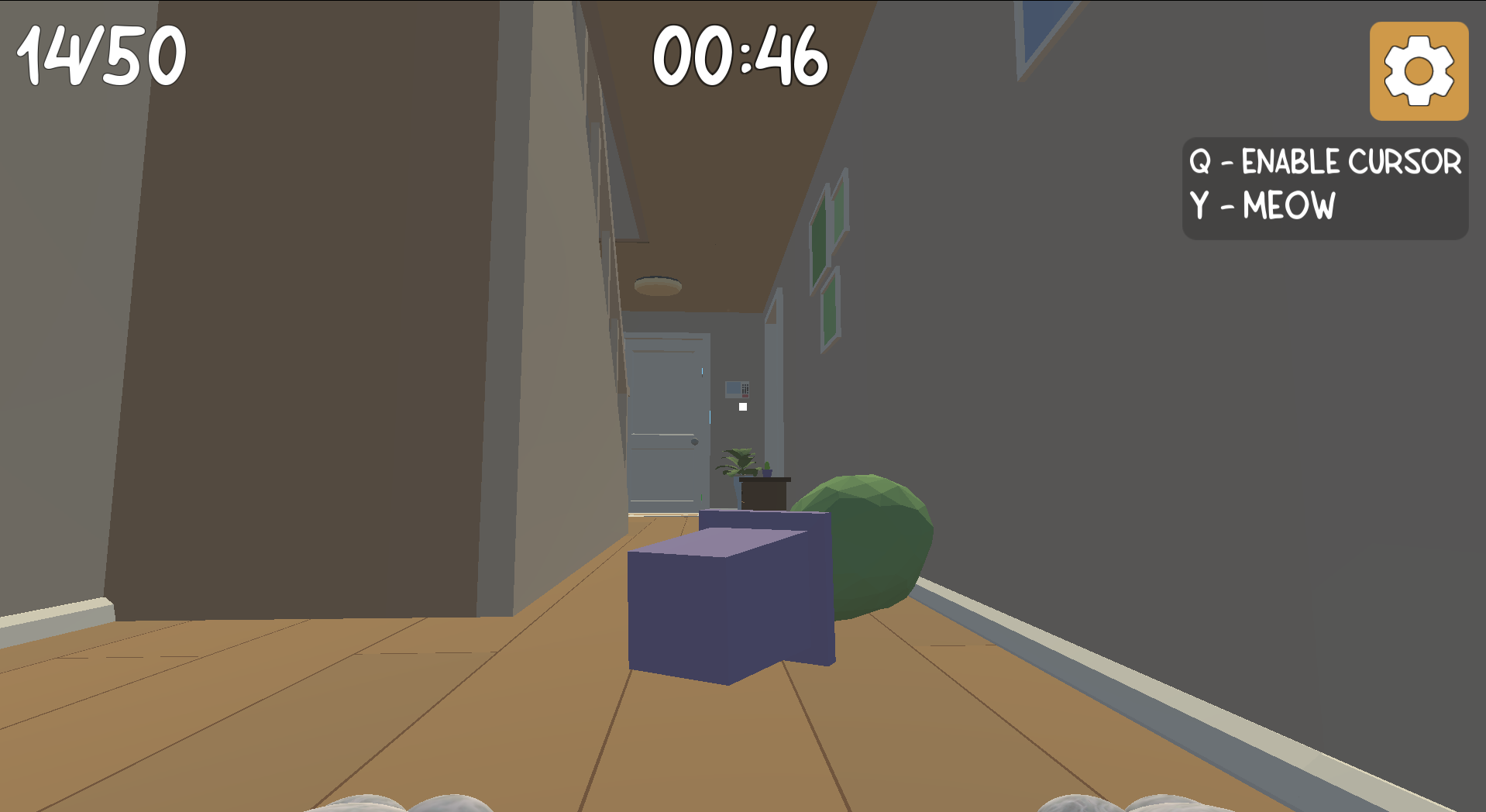Select the keybind hint reading Y - MEOW
This screenshot has width=1486, height=812.
point(1263,206)
